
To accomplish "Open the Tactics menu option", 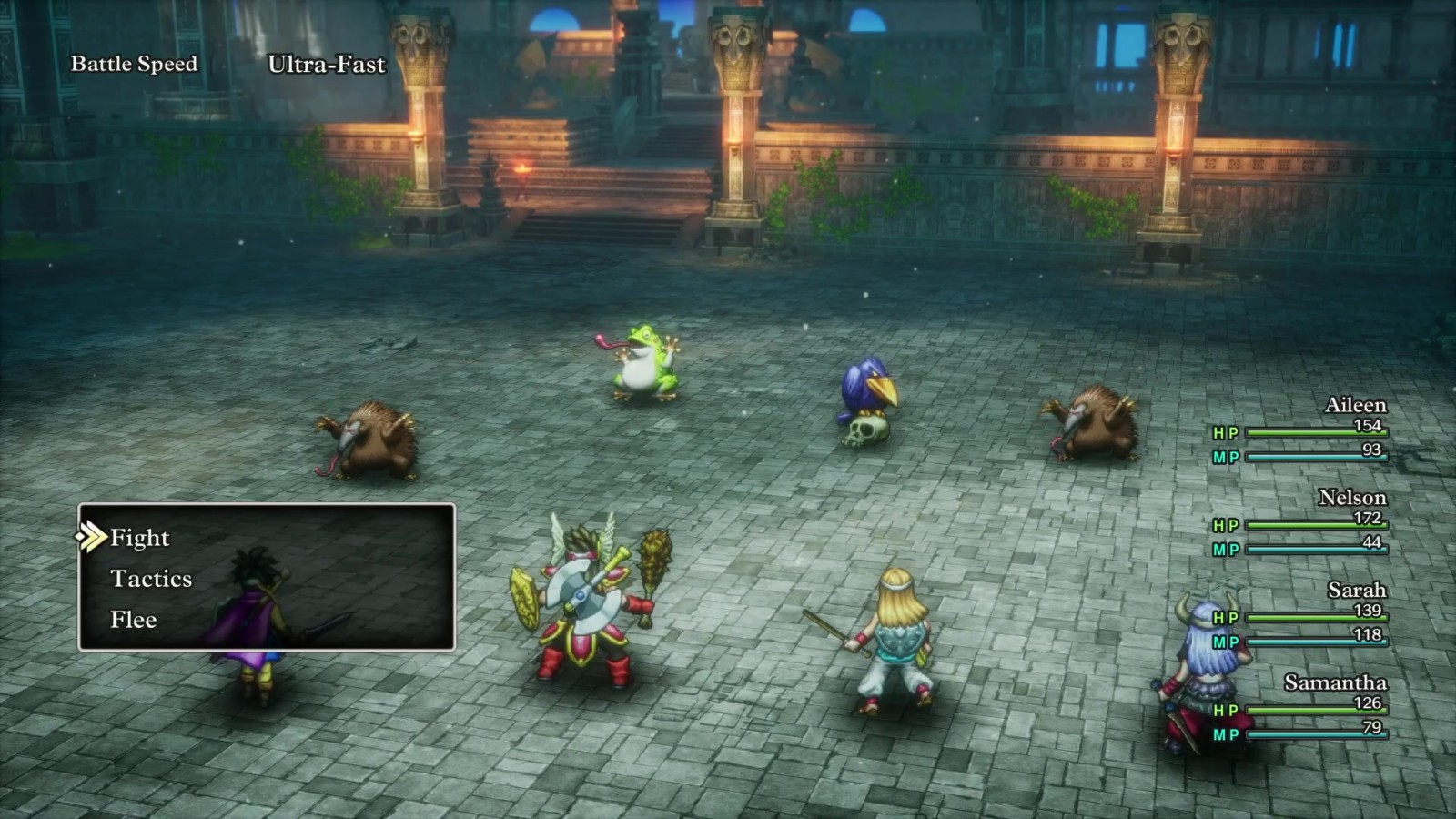I will point(151,579).
